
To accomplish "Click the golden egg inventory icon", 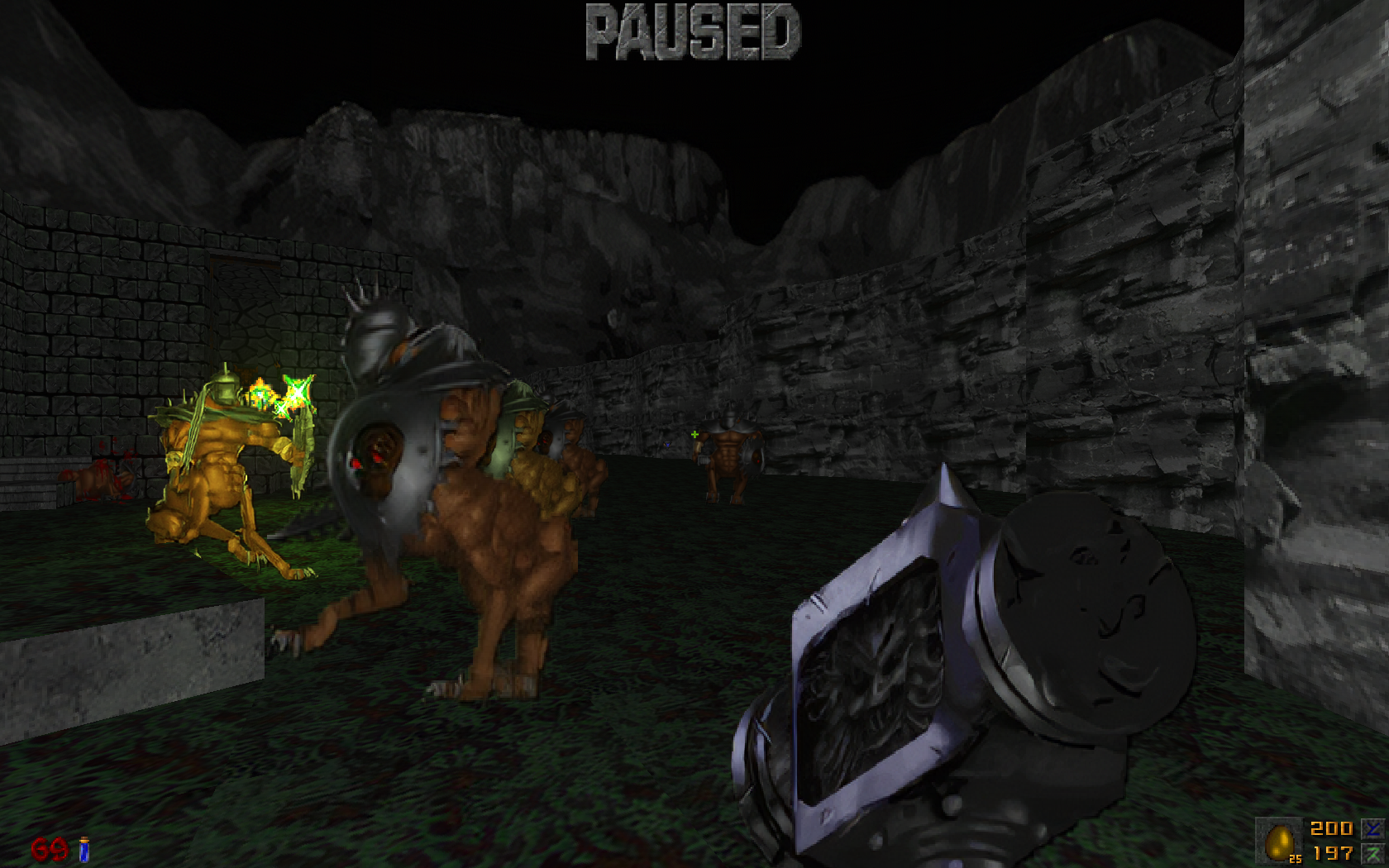I will 1280,842.
